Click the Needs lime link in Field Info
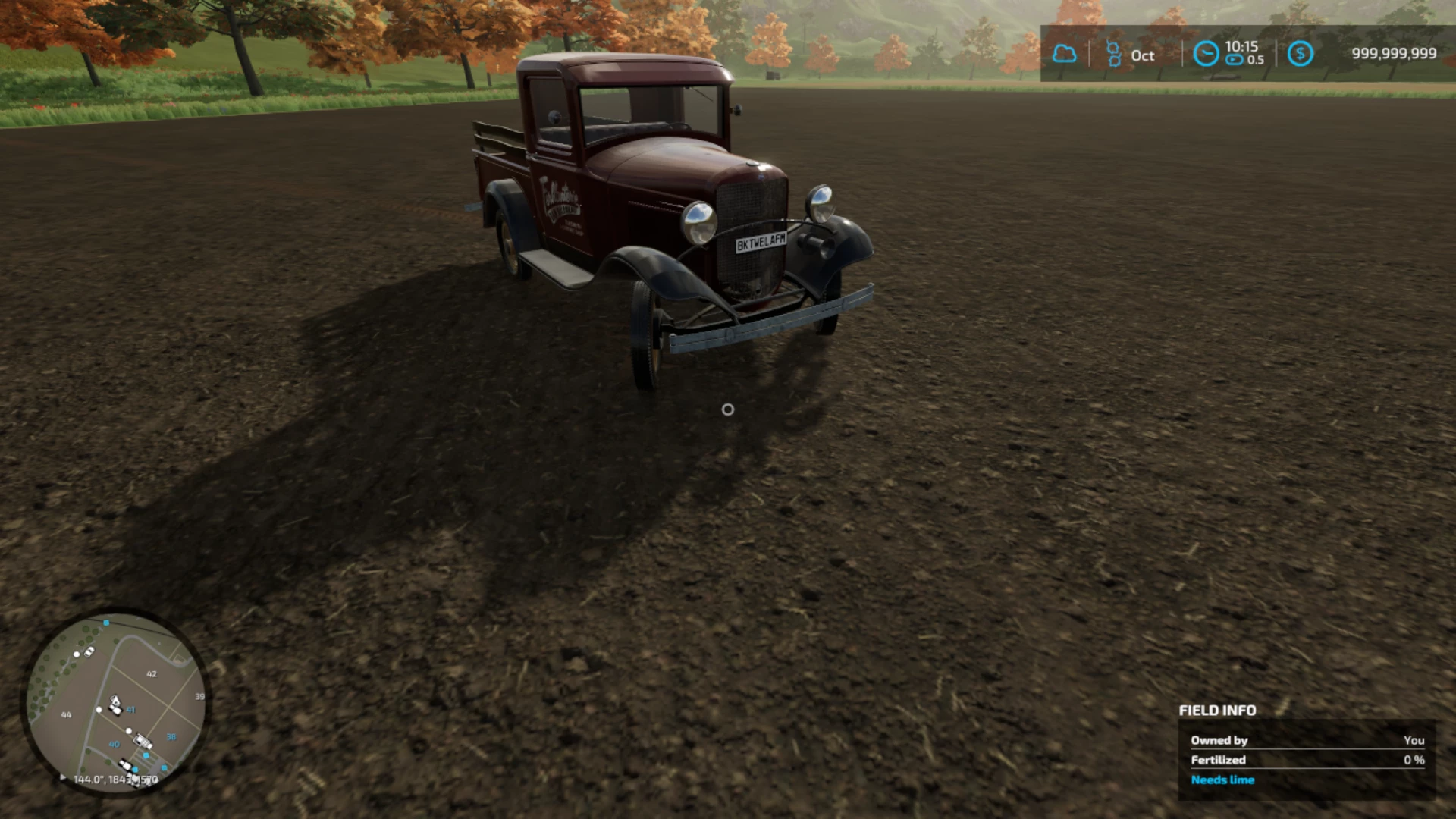The image size is (1456, 819). (x=1222, y=780)
